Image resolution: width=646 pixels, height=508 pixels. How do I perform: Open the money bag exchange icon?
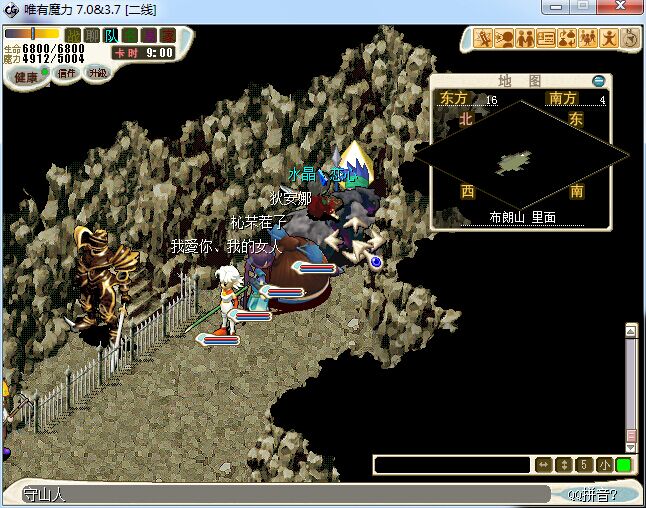click(x=567, y=39)
